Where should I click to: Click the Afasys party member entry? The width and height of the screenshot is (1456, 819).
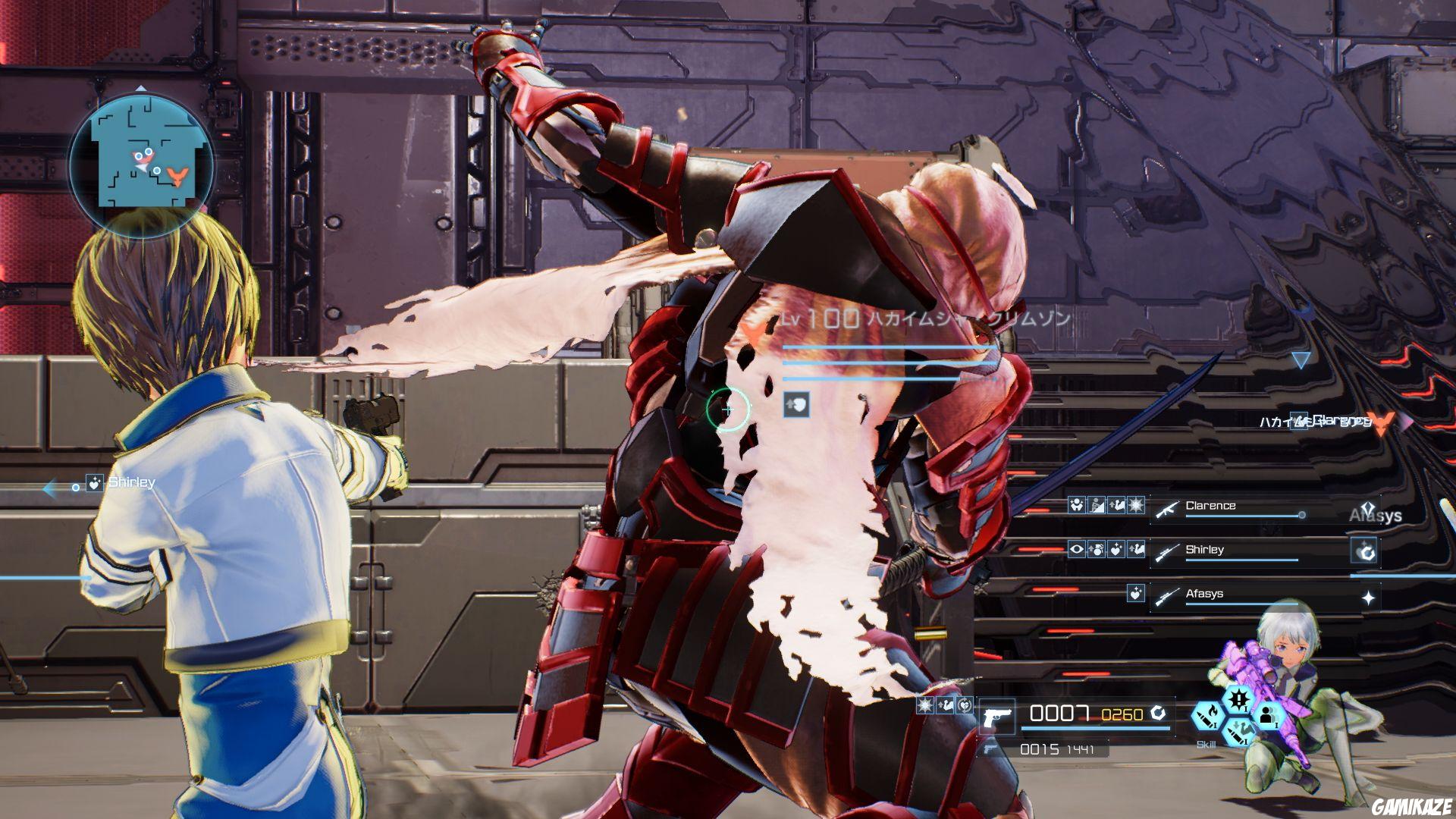[1206, 594]
